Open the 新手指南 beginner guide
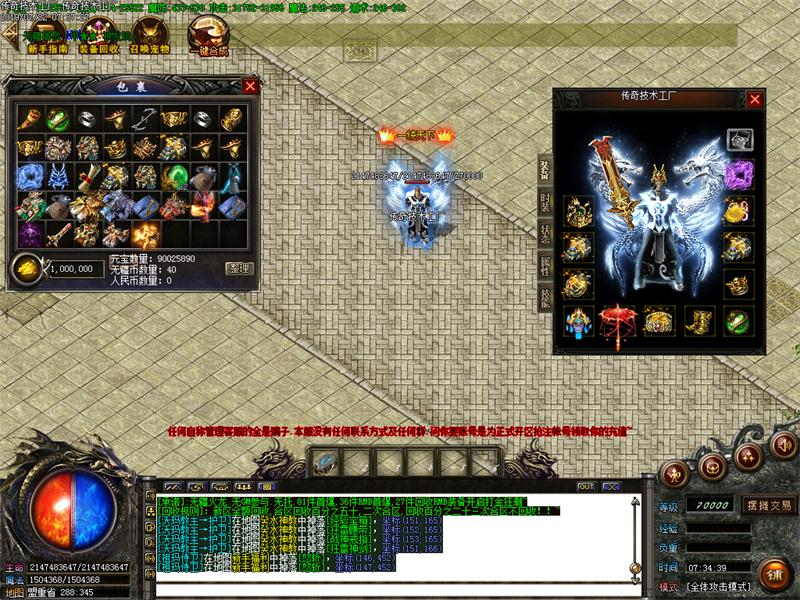 coord(47,49)
